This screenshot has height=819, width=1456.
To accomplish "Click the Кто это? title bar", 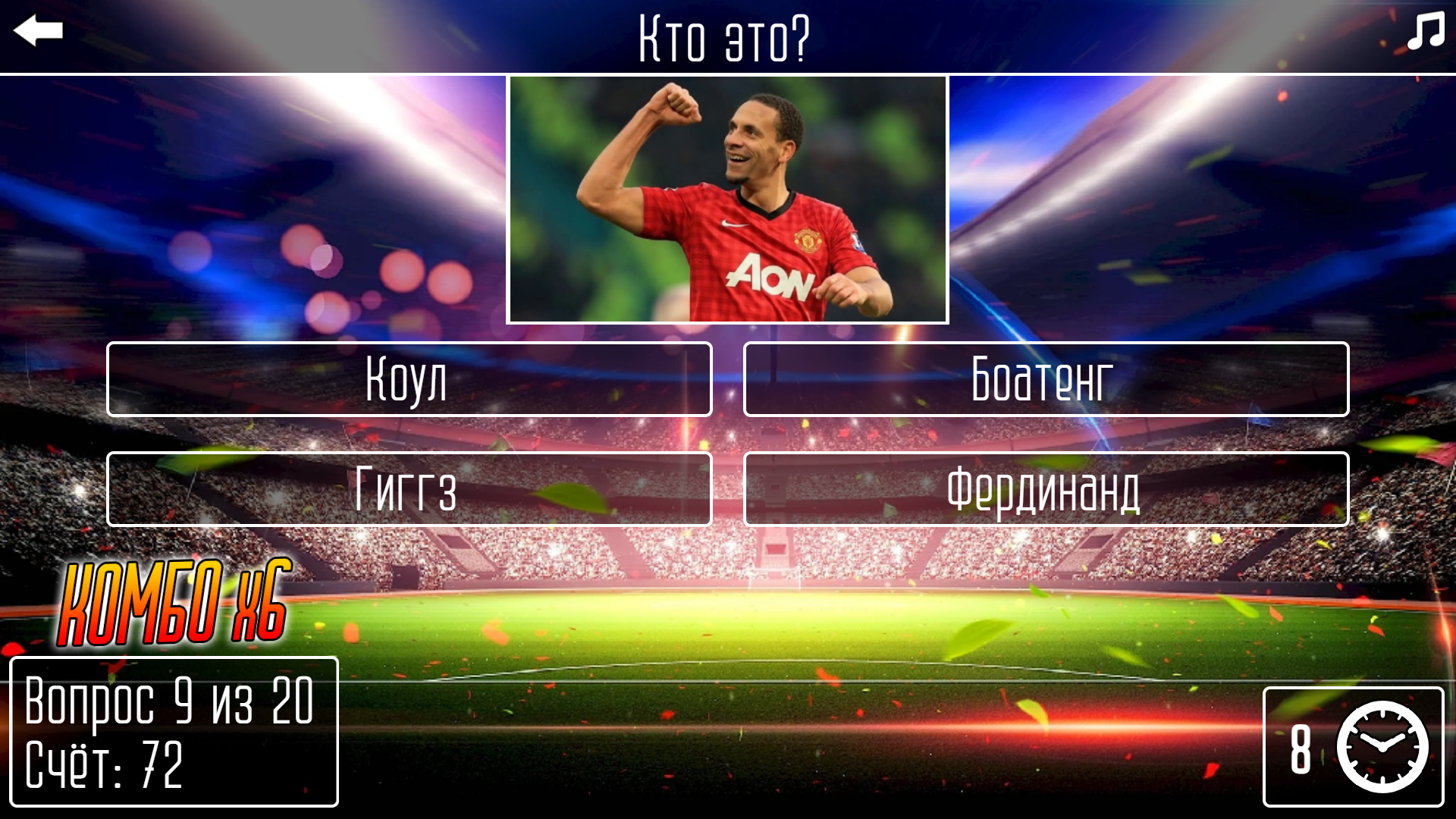I will (723, 36).
